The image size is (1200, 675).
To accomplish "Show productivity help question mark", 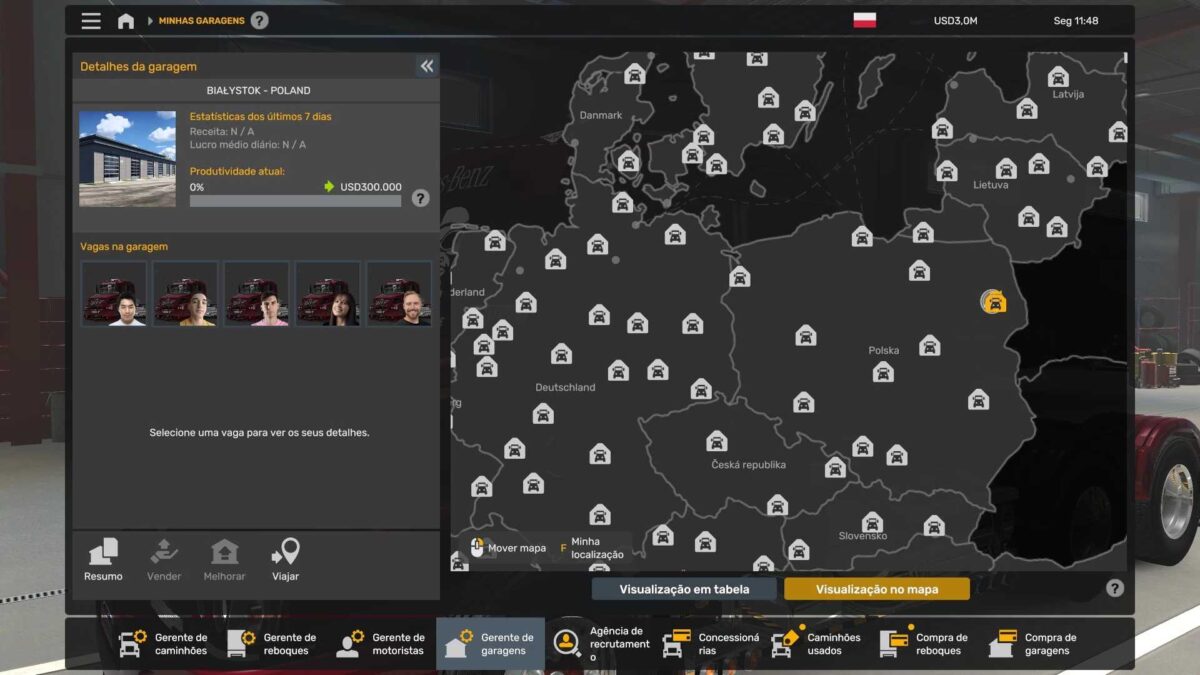I will (420, 198).
